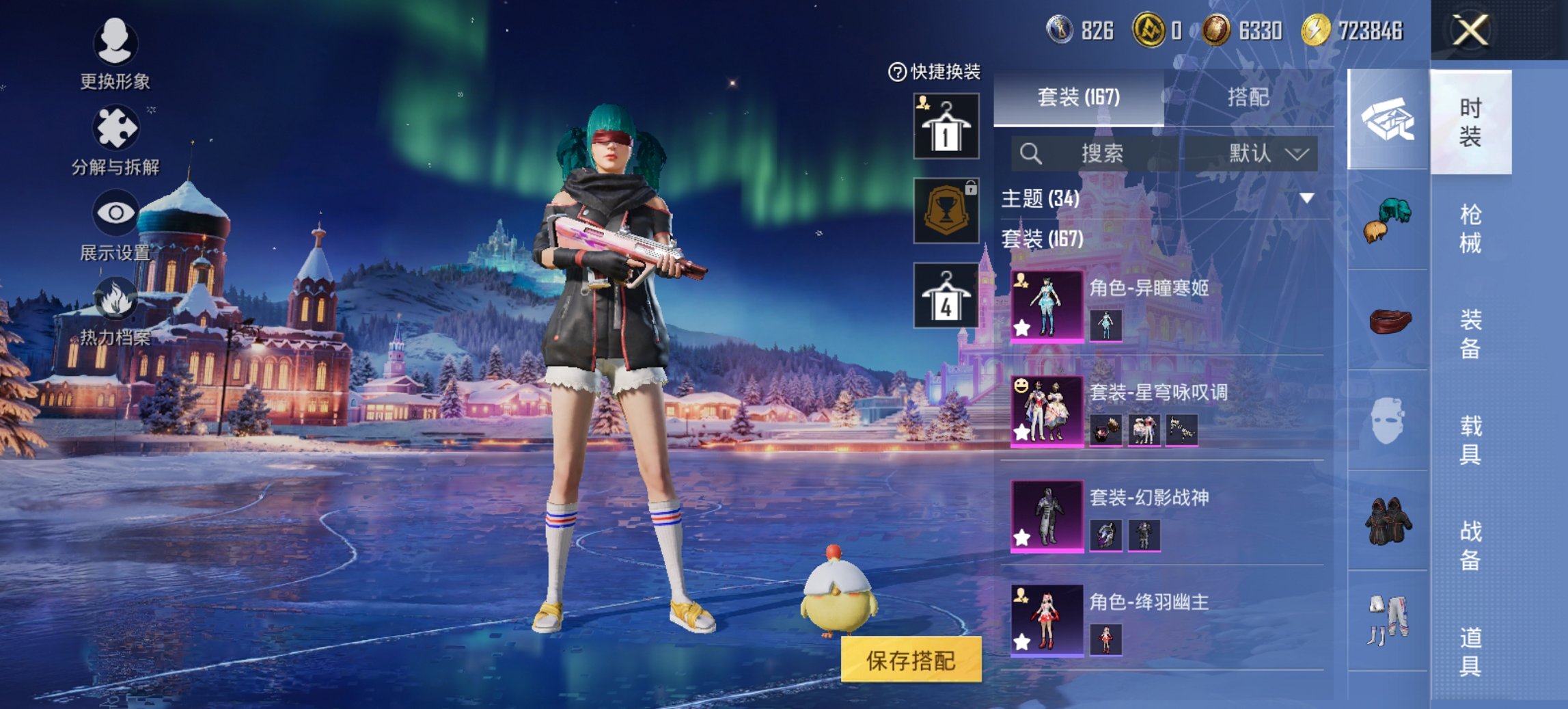Switch to the 搭配 tab
This screenshot has width=1568, height=709.
click(1248, 97)
